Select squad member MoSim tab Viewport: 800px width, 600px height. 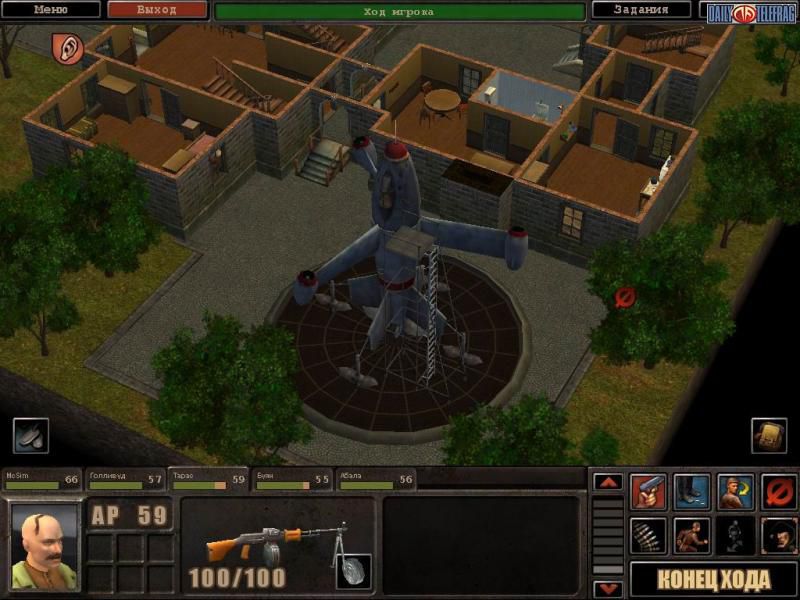[42, 481]
